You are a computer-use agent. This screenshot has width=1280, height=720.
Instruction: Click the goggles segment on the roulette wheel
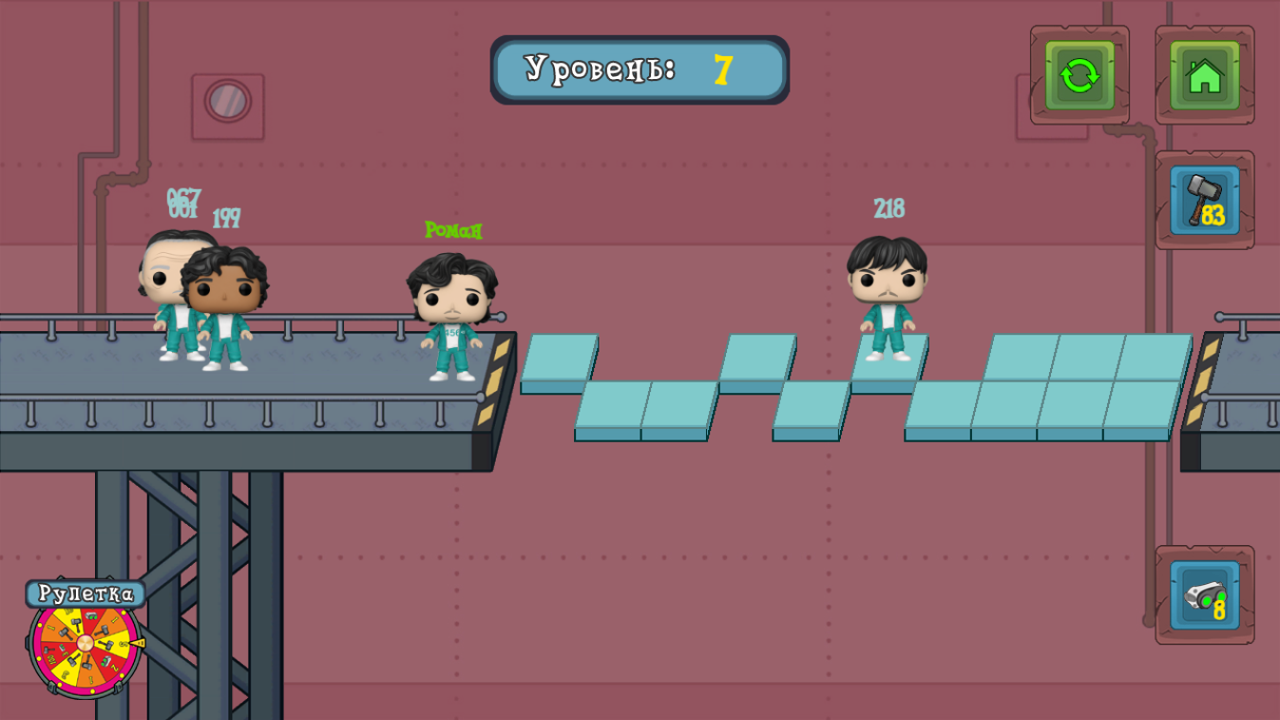(x=91, y=616)
